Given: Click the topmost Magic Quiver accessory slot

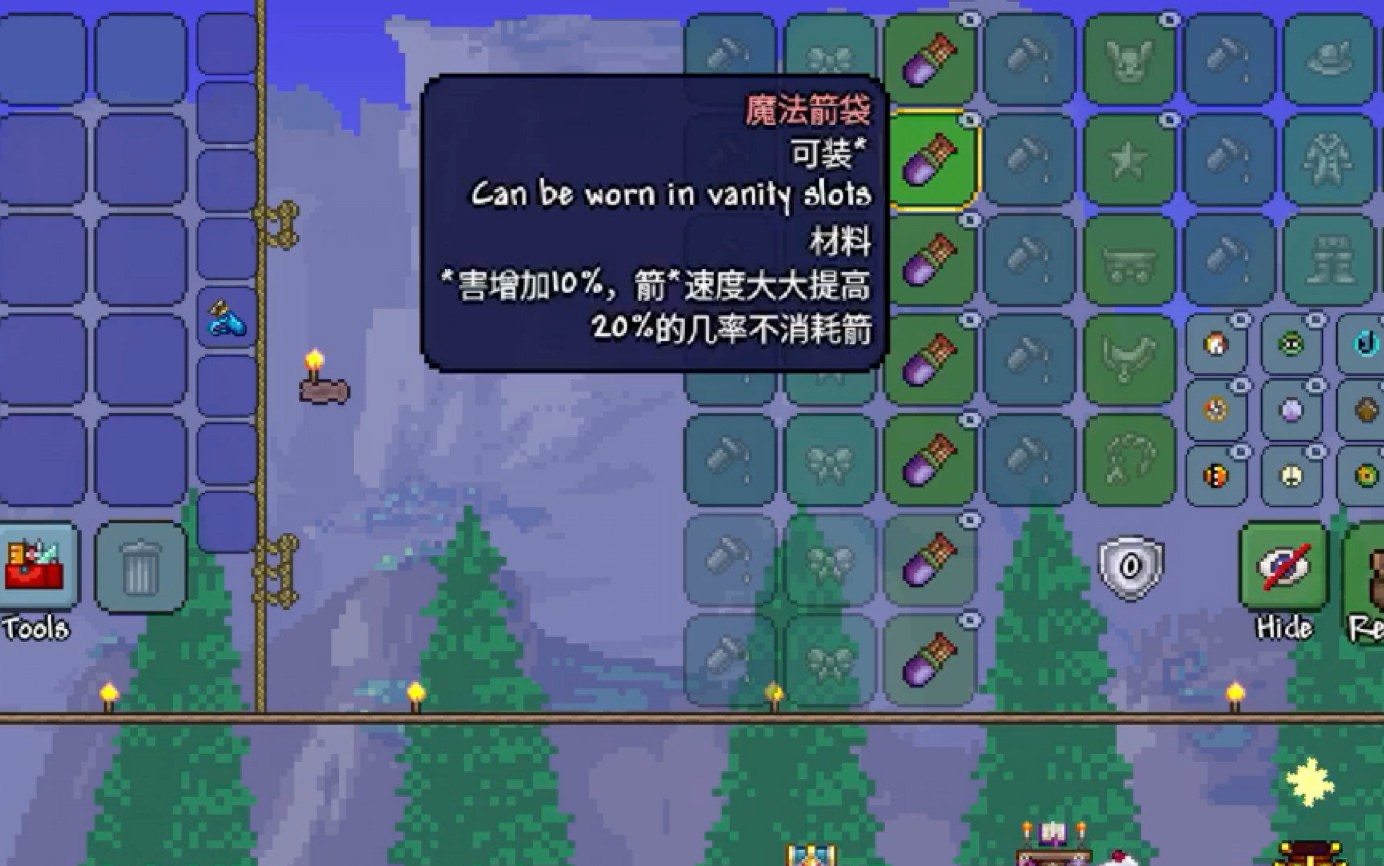Looking at the screenshot, I should [930, 58].
